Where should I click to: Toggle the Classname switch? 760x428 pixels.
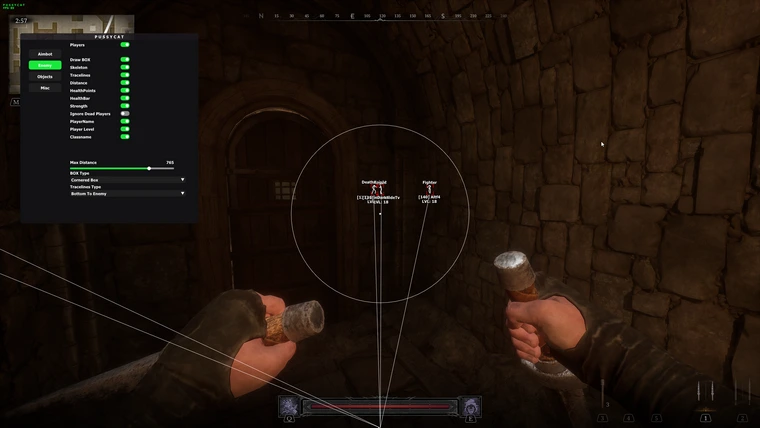coord(125,137)
